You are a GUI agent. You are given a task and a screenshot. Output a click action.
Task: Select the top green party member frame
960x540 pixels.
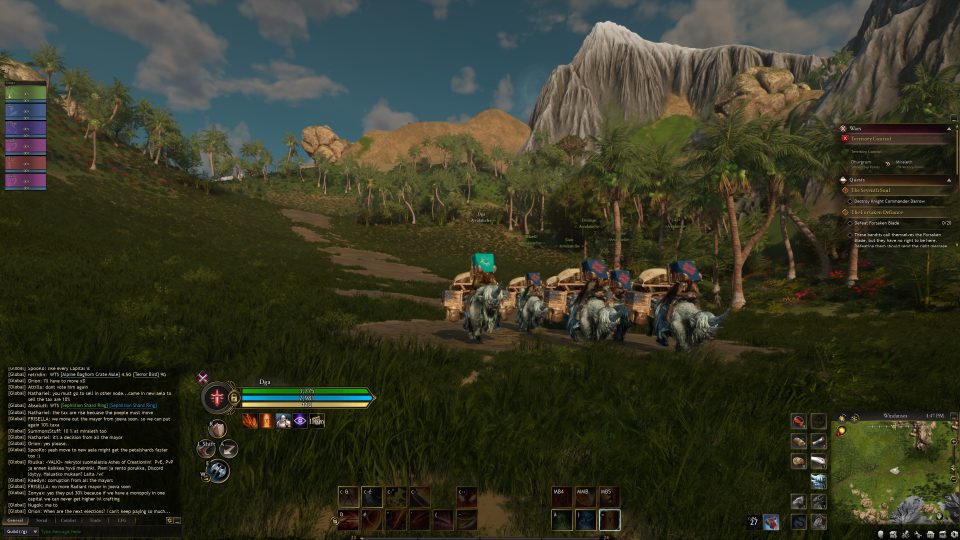click(26, 92)
